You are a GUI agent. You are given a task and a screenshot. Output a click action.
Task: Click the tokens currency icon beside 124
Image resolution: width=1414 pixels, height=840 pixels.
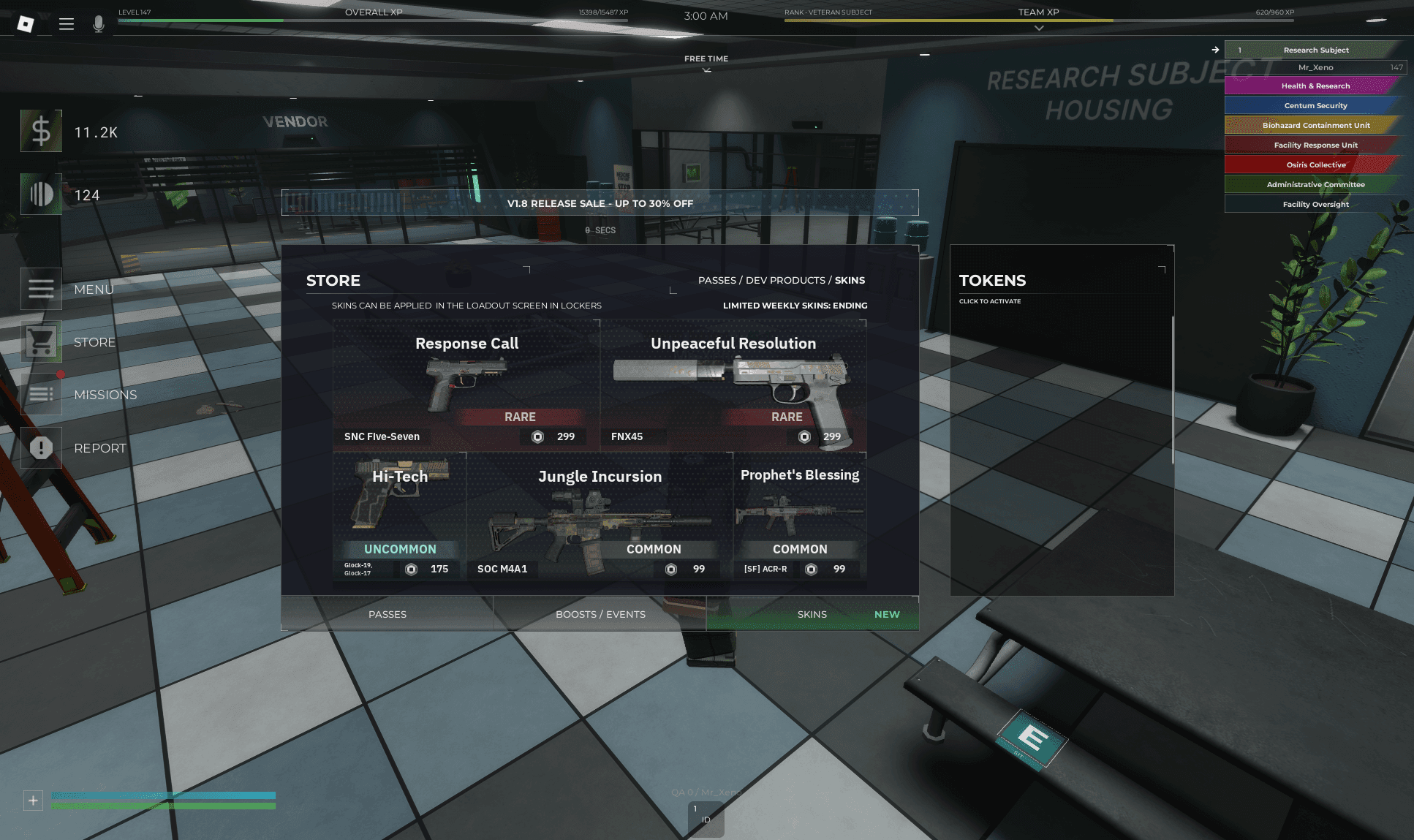tap(41, 194)
